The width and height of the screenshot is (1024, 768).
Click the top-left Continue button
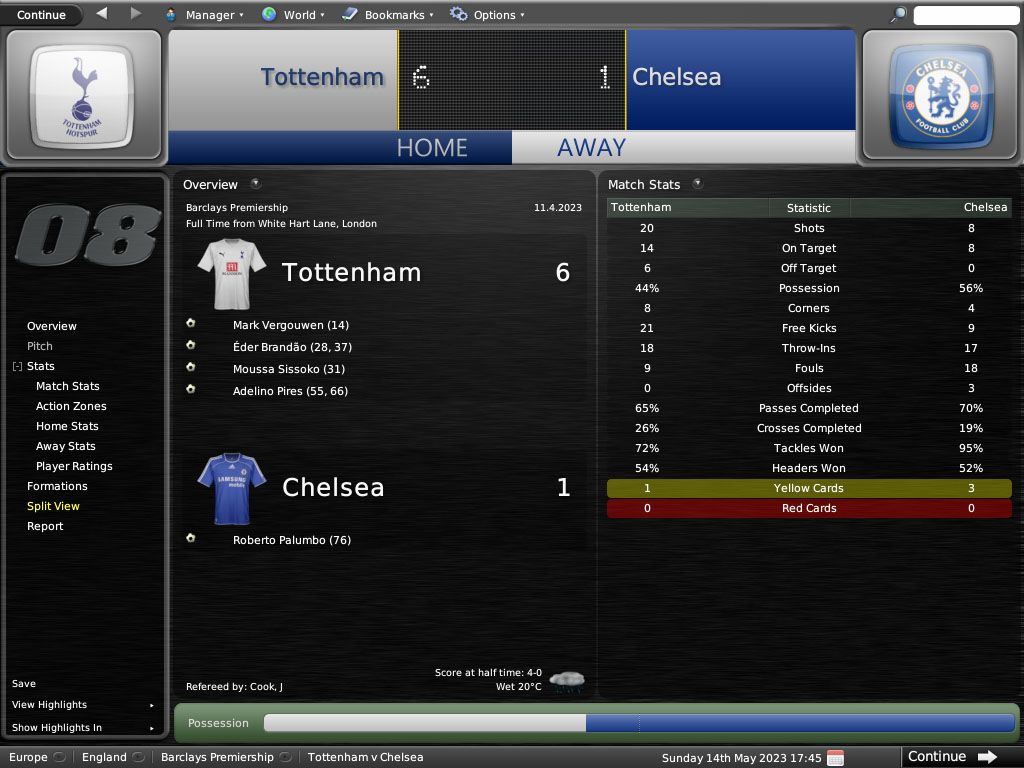point(41,15)
